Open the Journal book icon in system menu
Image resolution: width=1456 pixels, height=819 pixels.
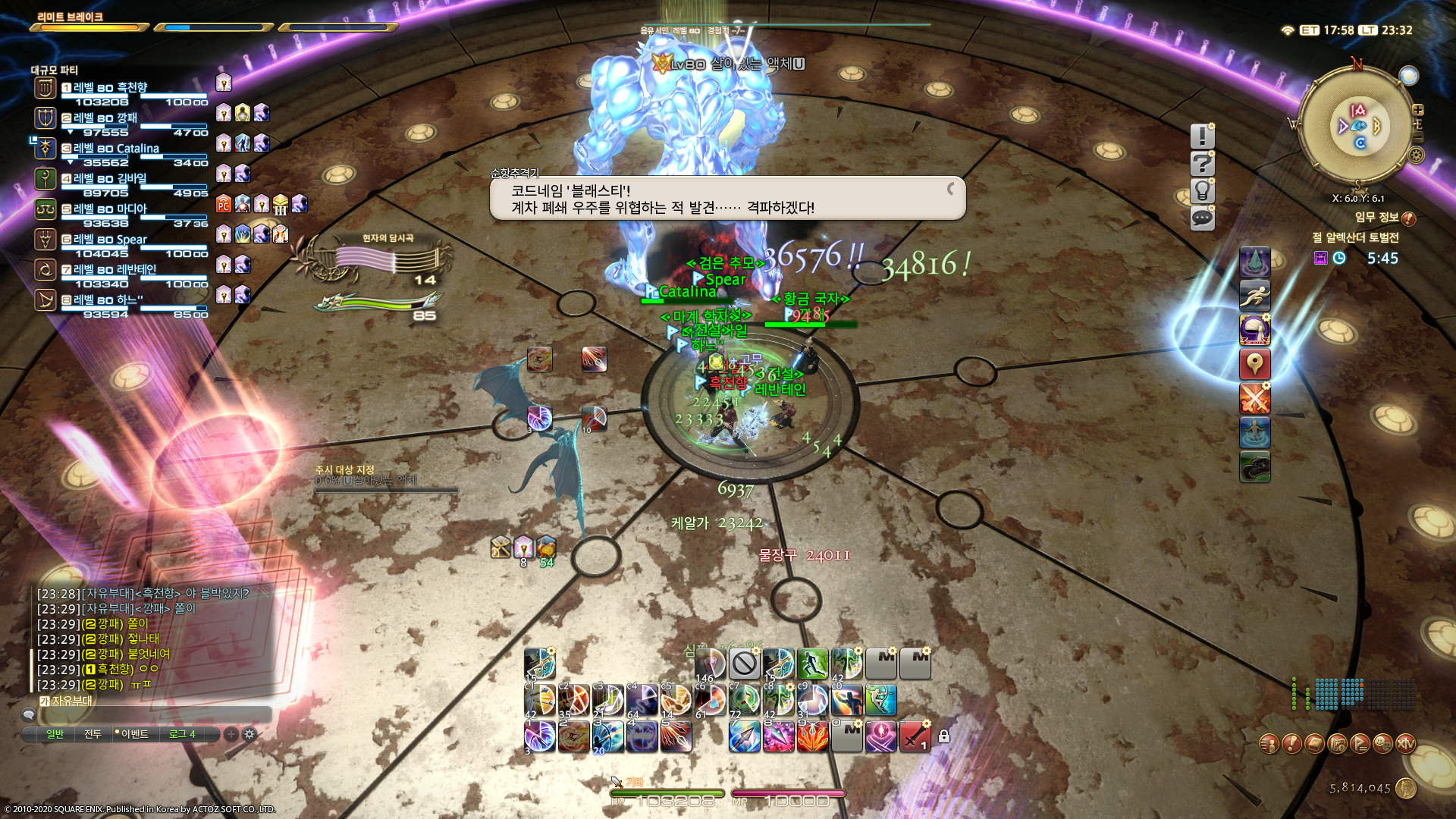click(x=1314, y=745)
